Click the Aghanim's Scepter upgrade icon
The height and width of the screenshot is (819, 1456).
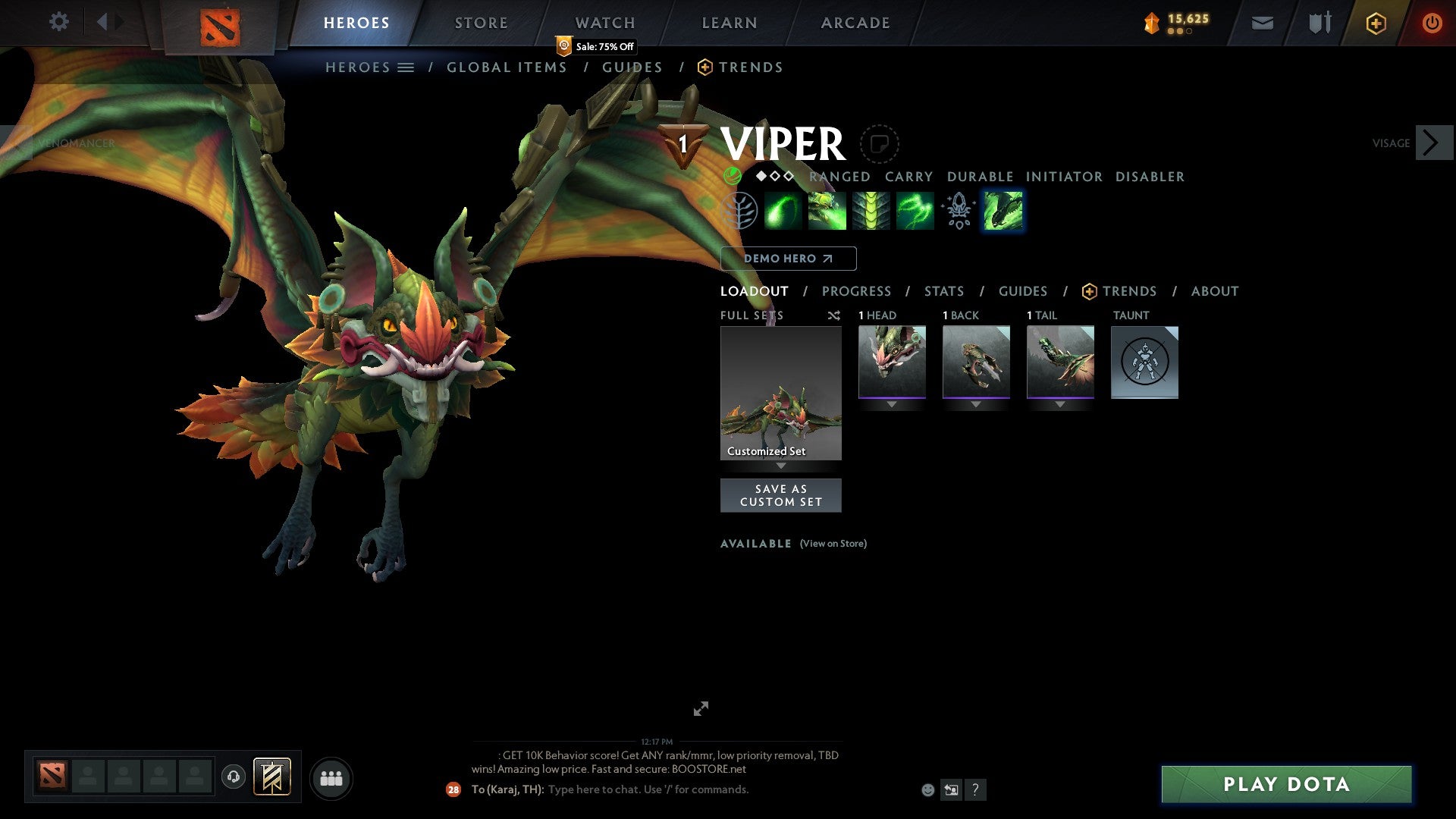pyautogui.click(x=958, y=211)
